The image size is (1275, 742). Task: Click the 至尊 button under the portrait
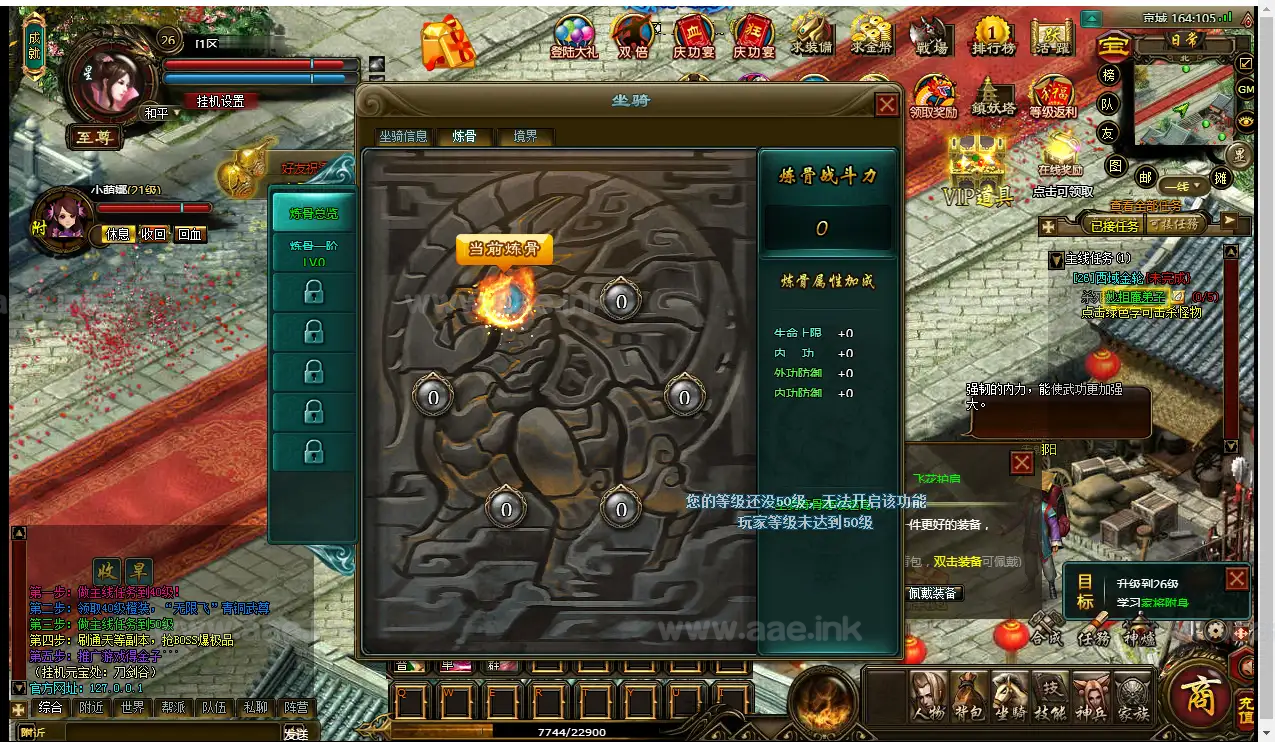tap(94, 138)
